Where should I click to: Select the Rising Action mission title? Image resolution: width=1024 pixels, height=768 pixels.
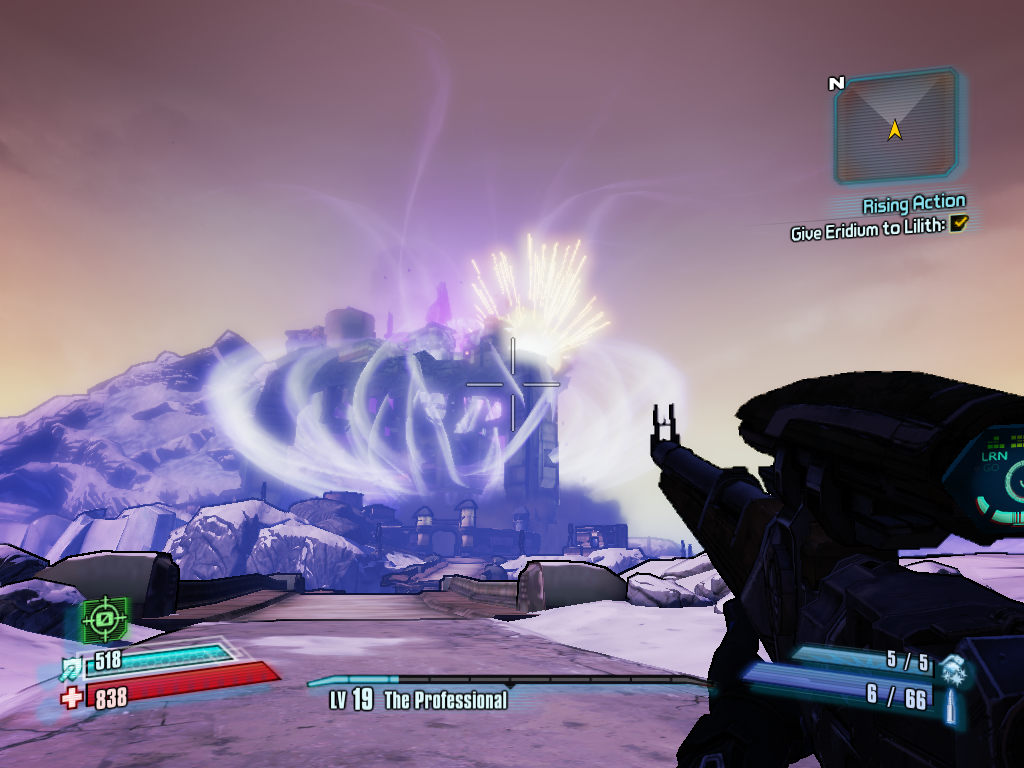click(x=914, y=204)
